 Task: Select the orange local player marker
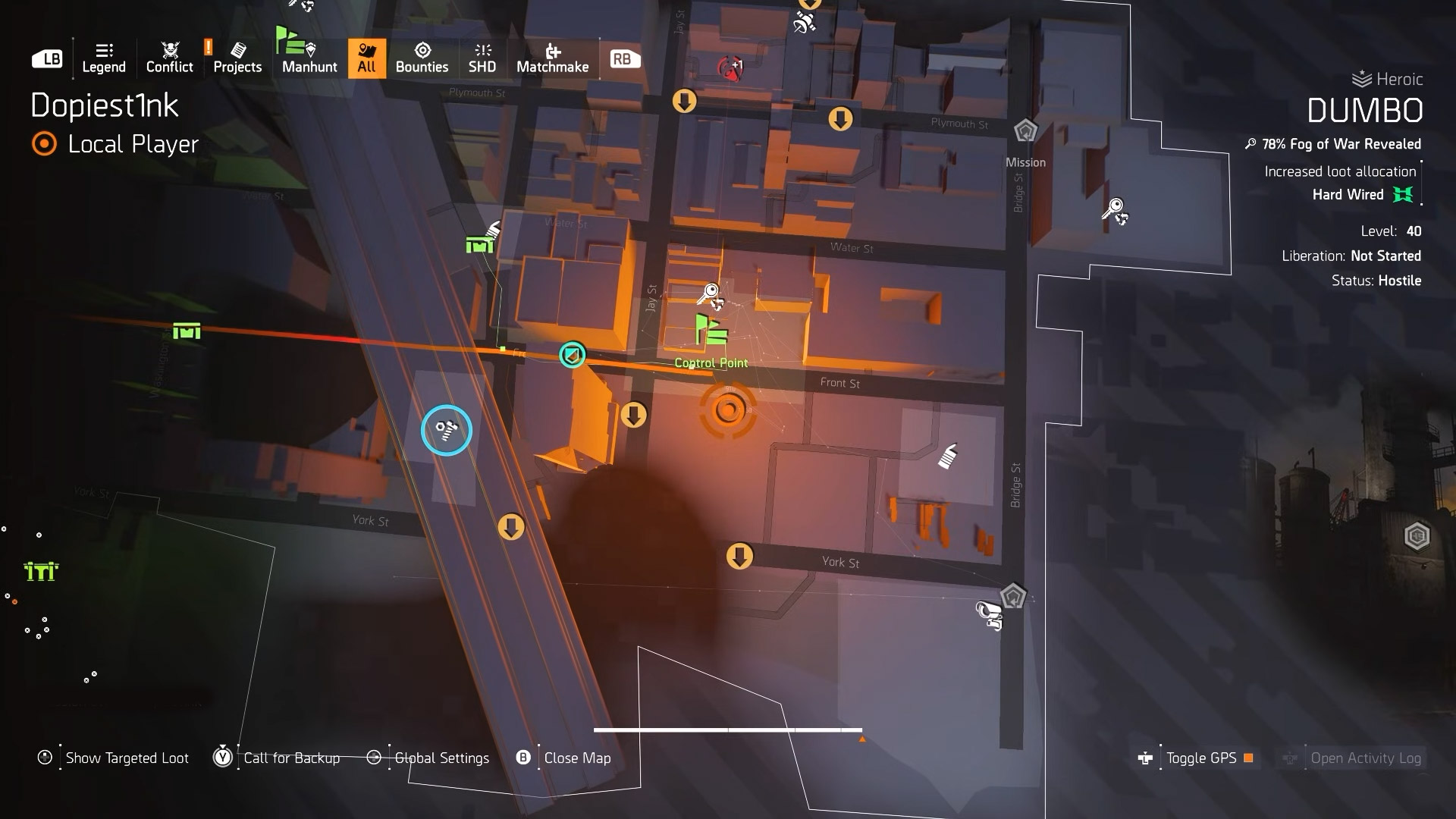pyautogui.click(x=728, y=410)
